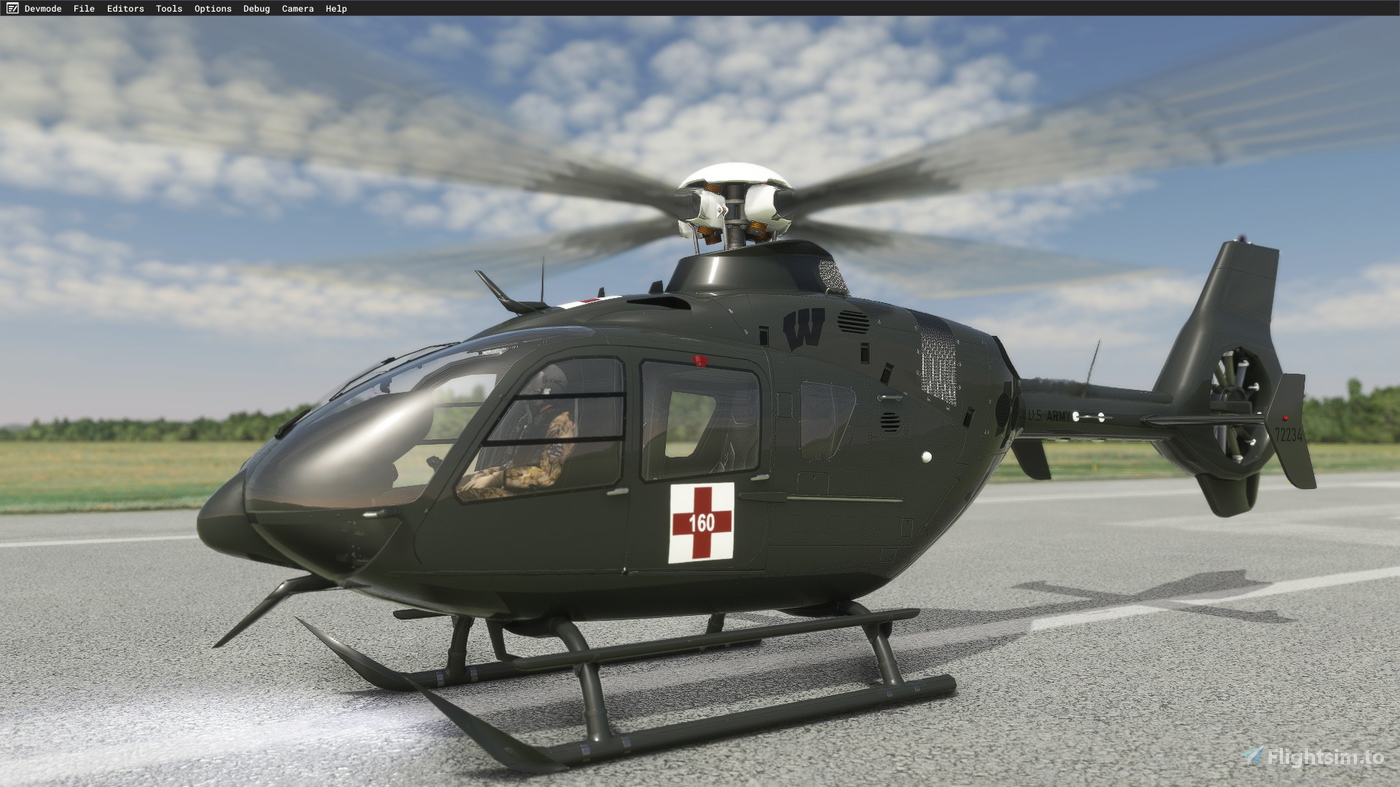The image size is (1400, 787).
Task: Exit Devmode via the Devmode menu
Action: point(45,8)
